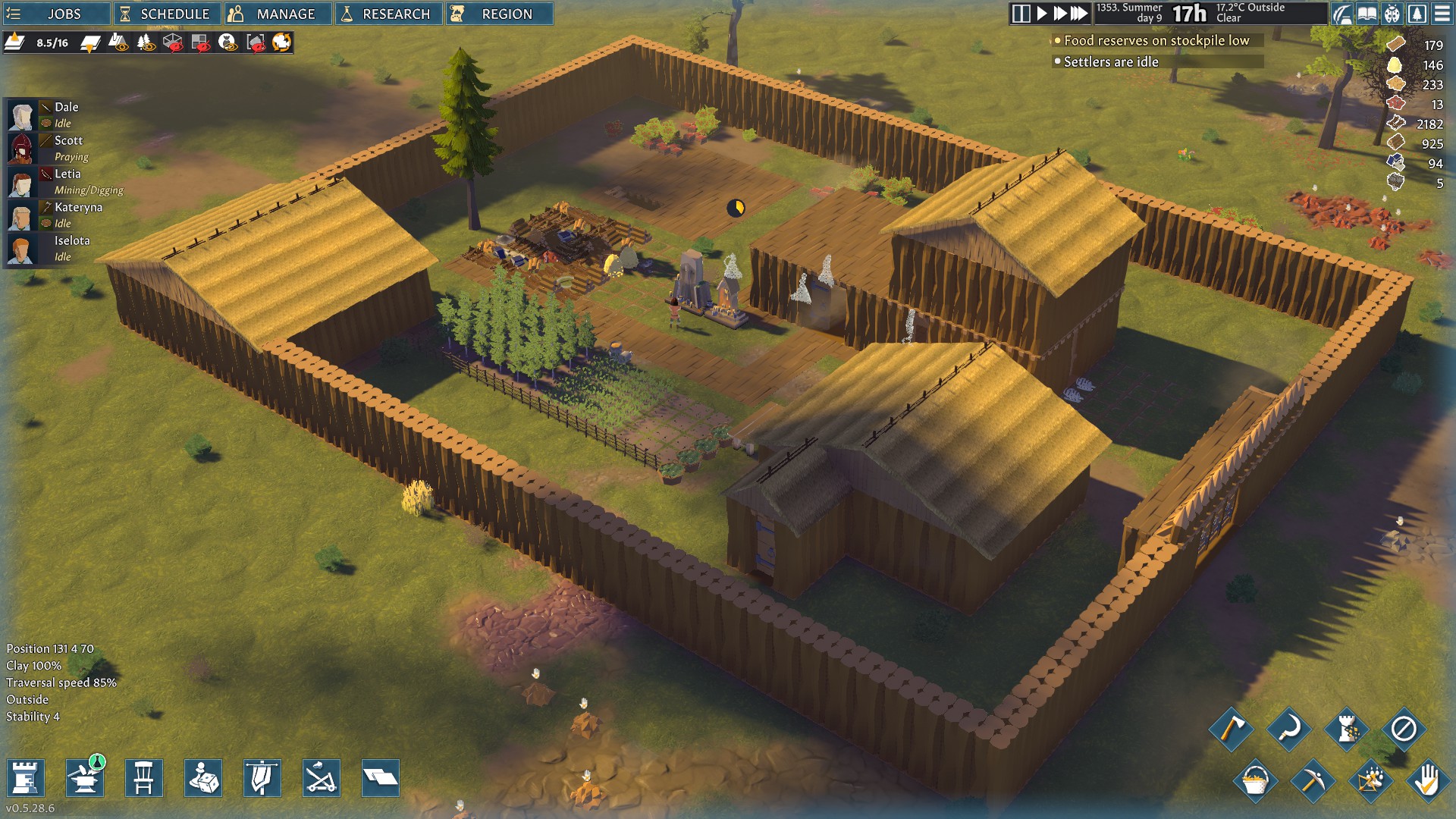Image resolution: width=1456 pixels, height=819 pixels.
Task: Activate the bow-and-paw hunt order
Action: point(1370,780)
